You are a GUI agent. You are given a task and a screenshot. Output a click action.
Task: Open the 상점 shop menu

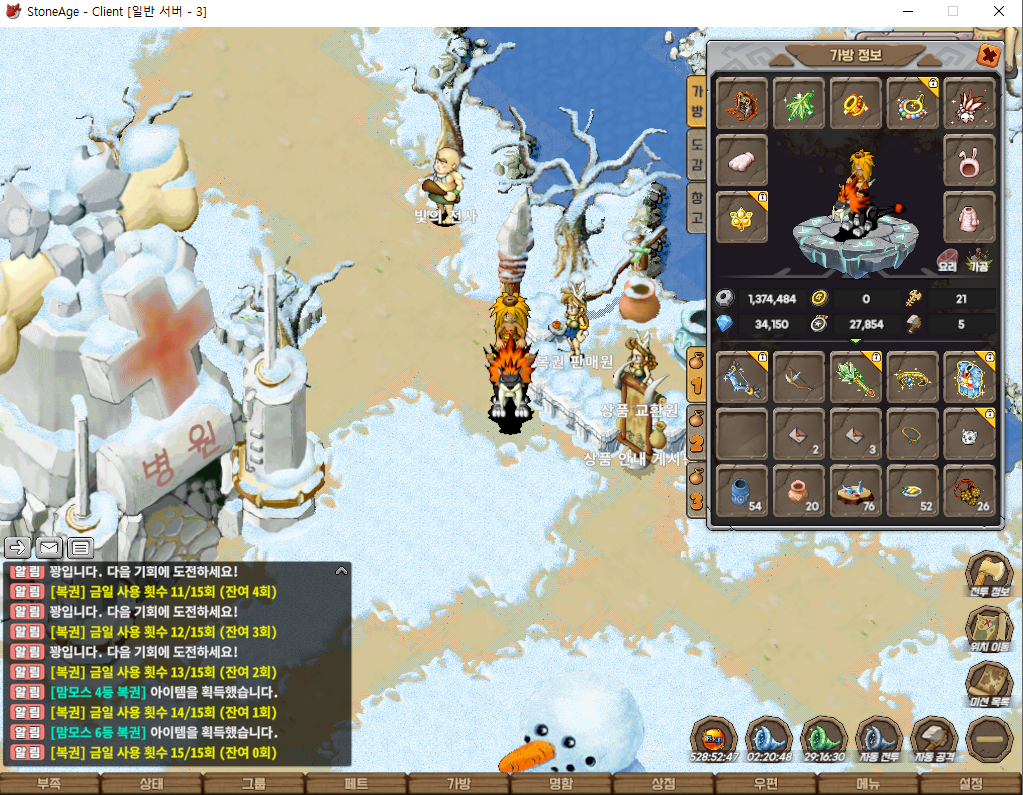click(x=664, y=784)
